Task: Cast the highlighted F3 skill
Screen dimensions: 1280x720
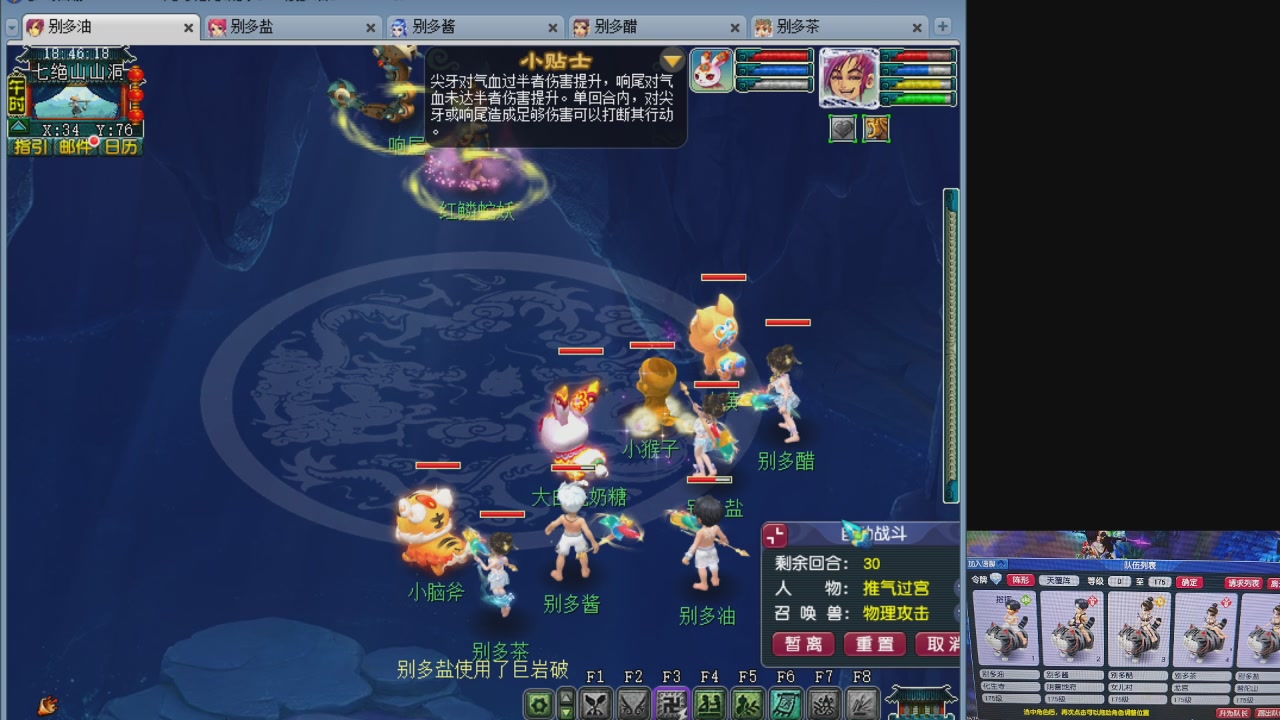Action: click(672, 703)
